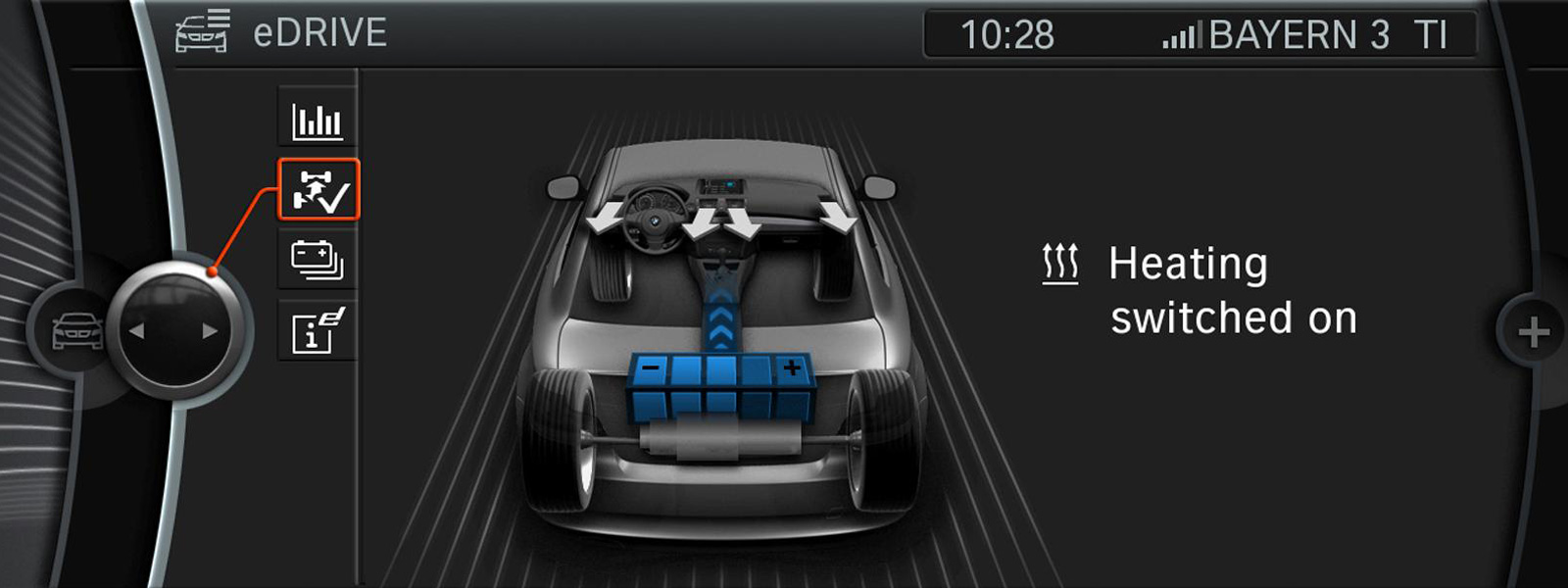Click the plus button on right edge
The width and height of the screenshot is (1568, 588).
tap(1534, 333)
